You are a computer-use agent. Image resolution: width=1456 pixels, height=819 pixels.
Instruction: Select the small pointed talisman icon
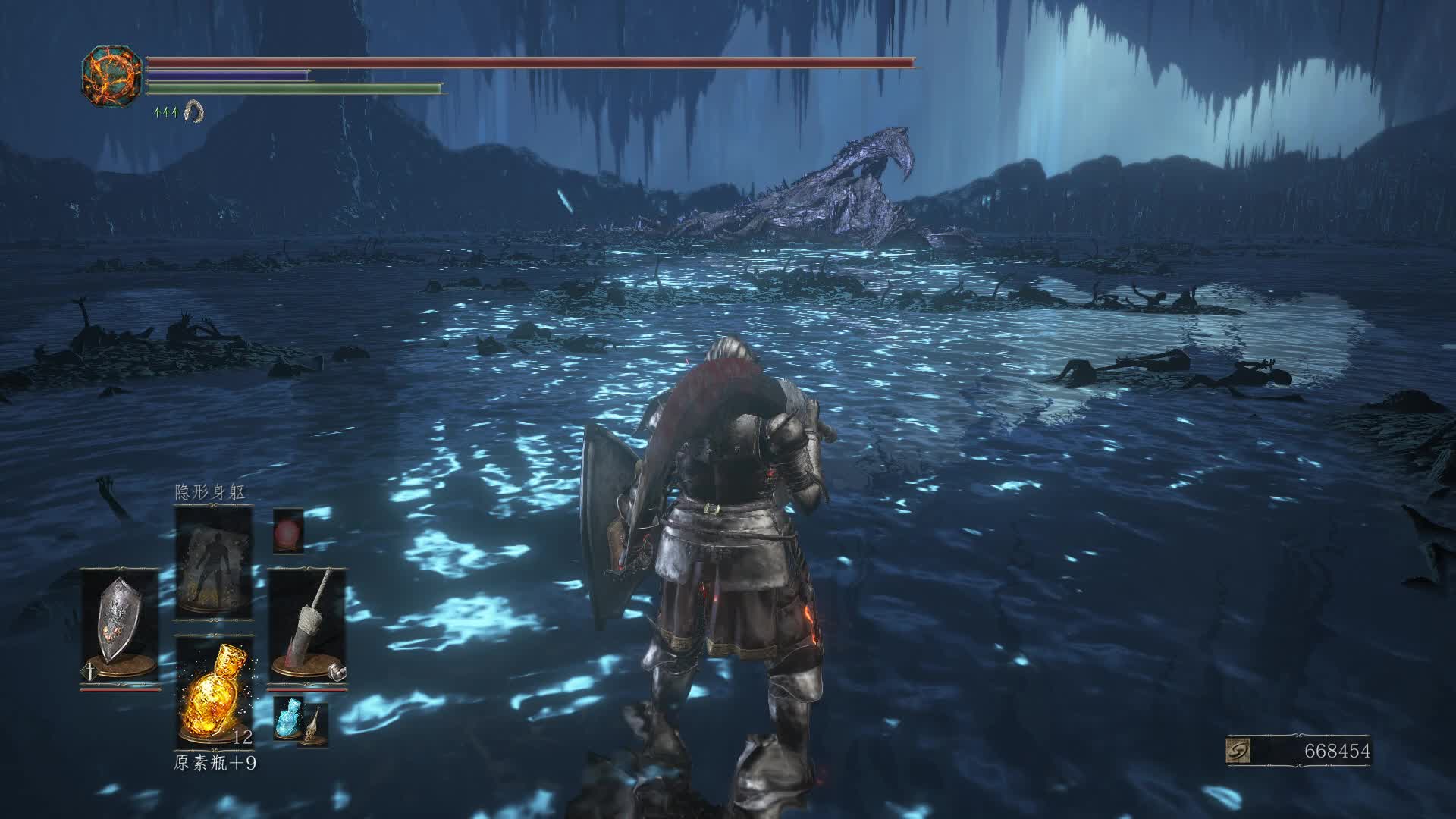[314, 726]
